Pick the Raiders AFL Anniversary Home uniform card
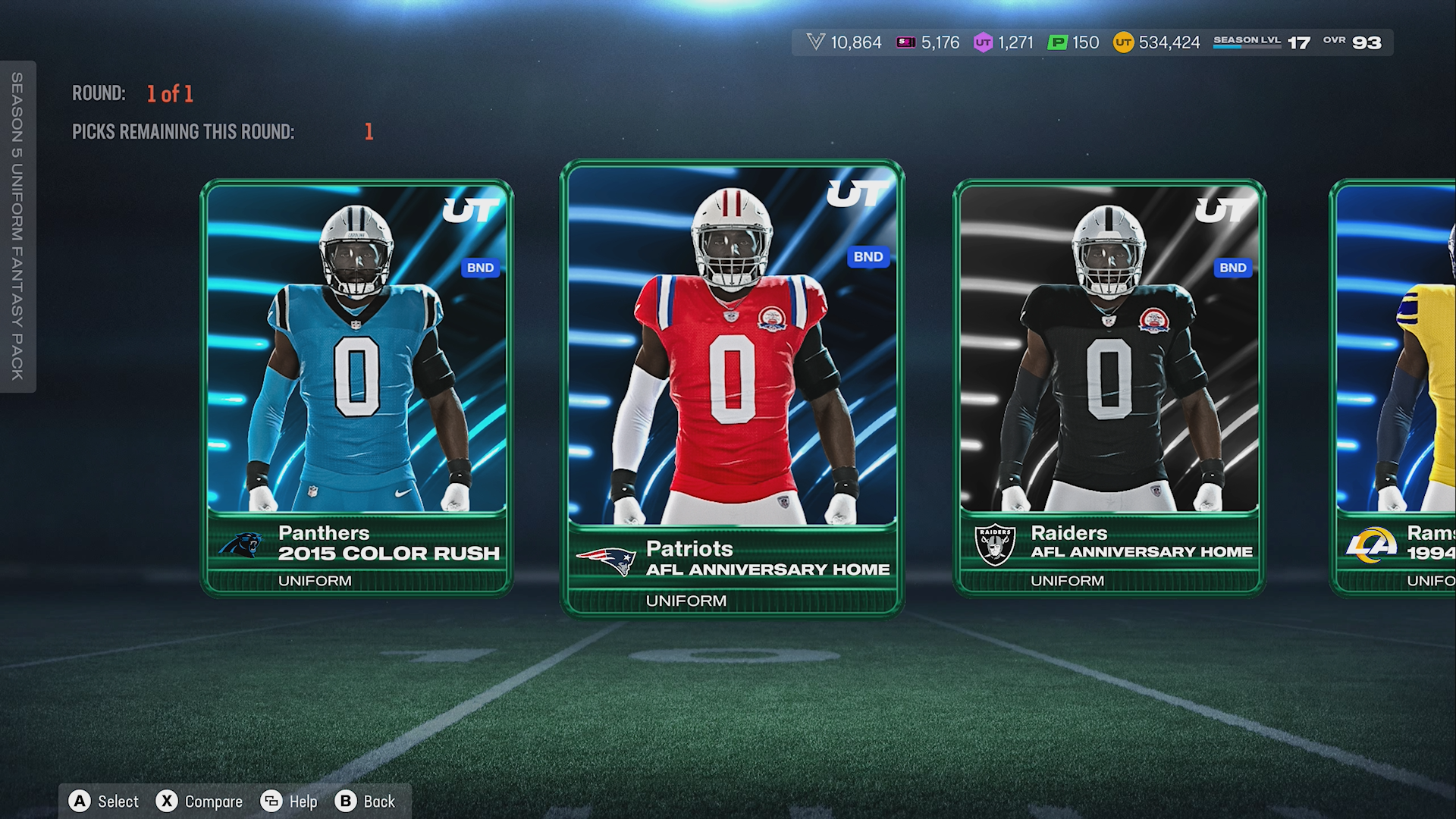Screen dimensions: 1456x819 (1109, 387)
